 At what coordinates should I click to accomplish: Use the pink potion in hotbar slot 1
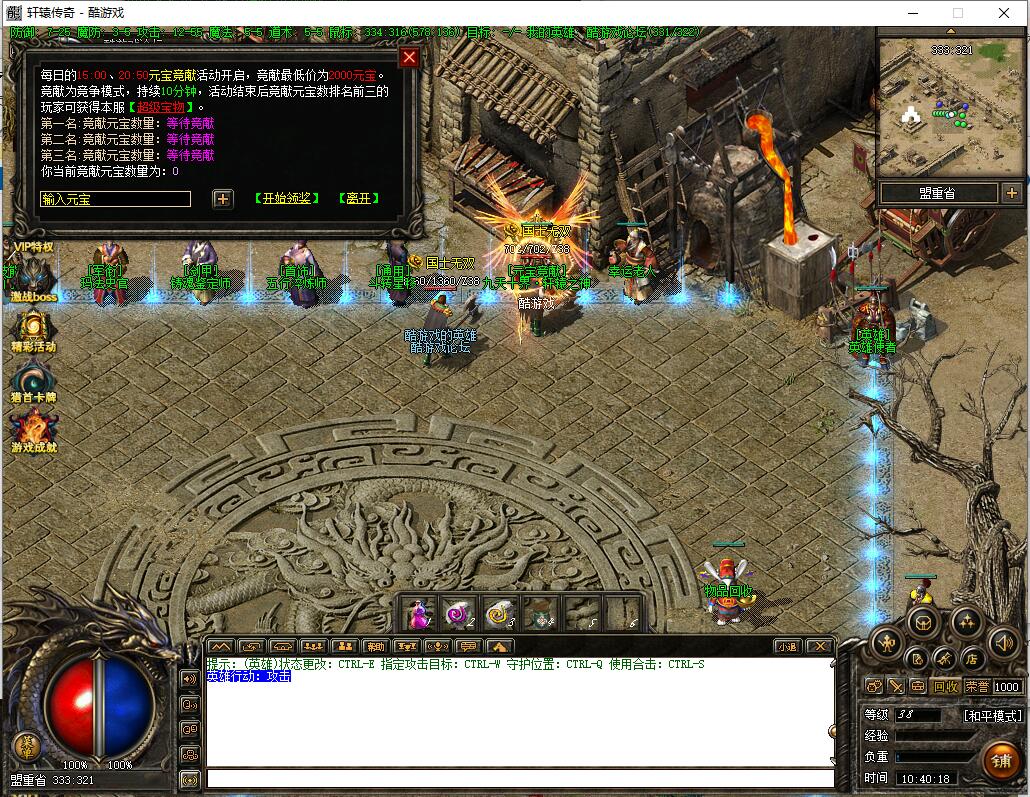(x=420, y=613)
